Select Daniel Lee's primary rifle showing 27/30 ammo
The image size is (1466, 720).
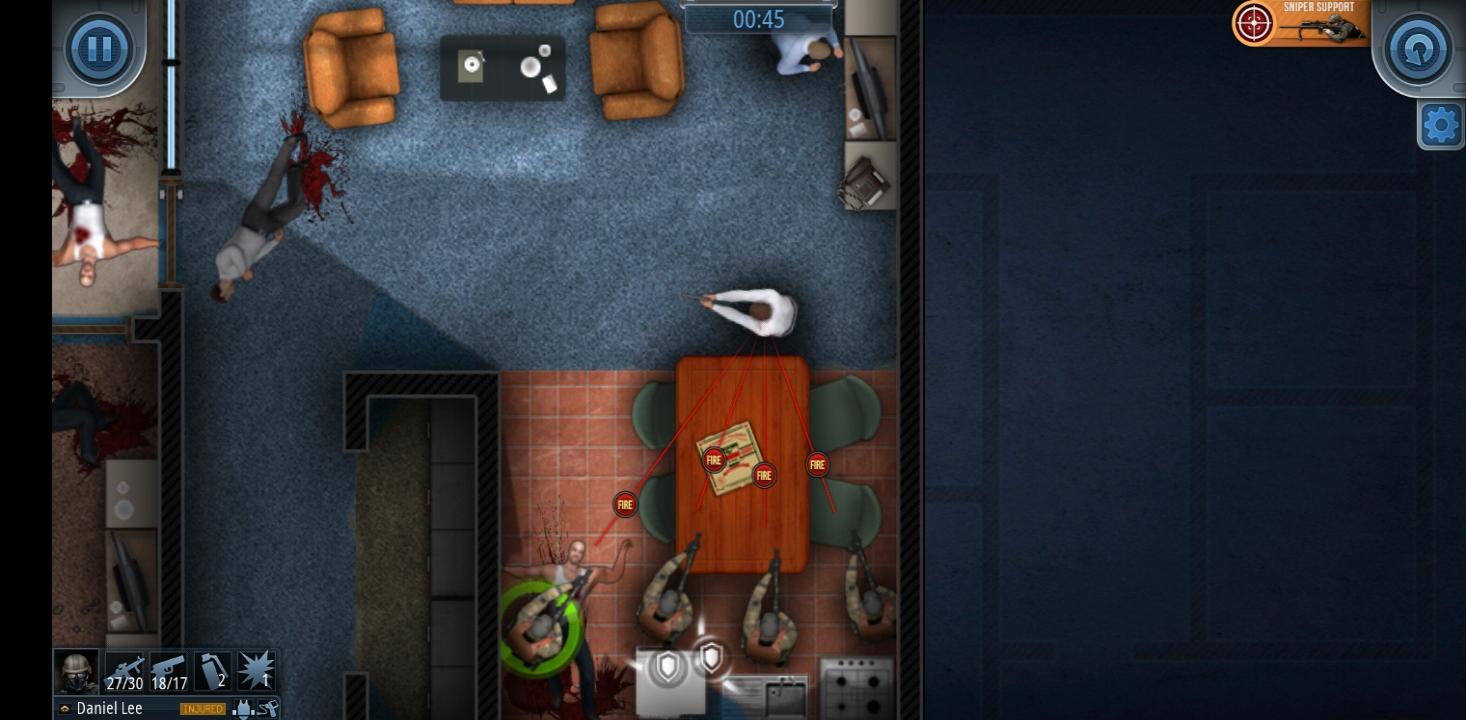128,671
